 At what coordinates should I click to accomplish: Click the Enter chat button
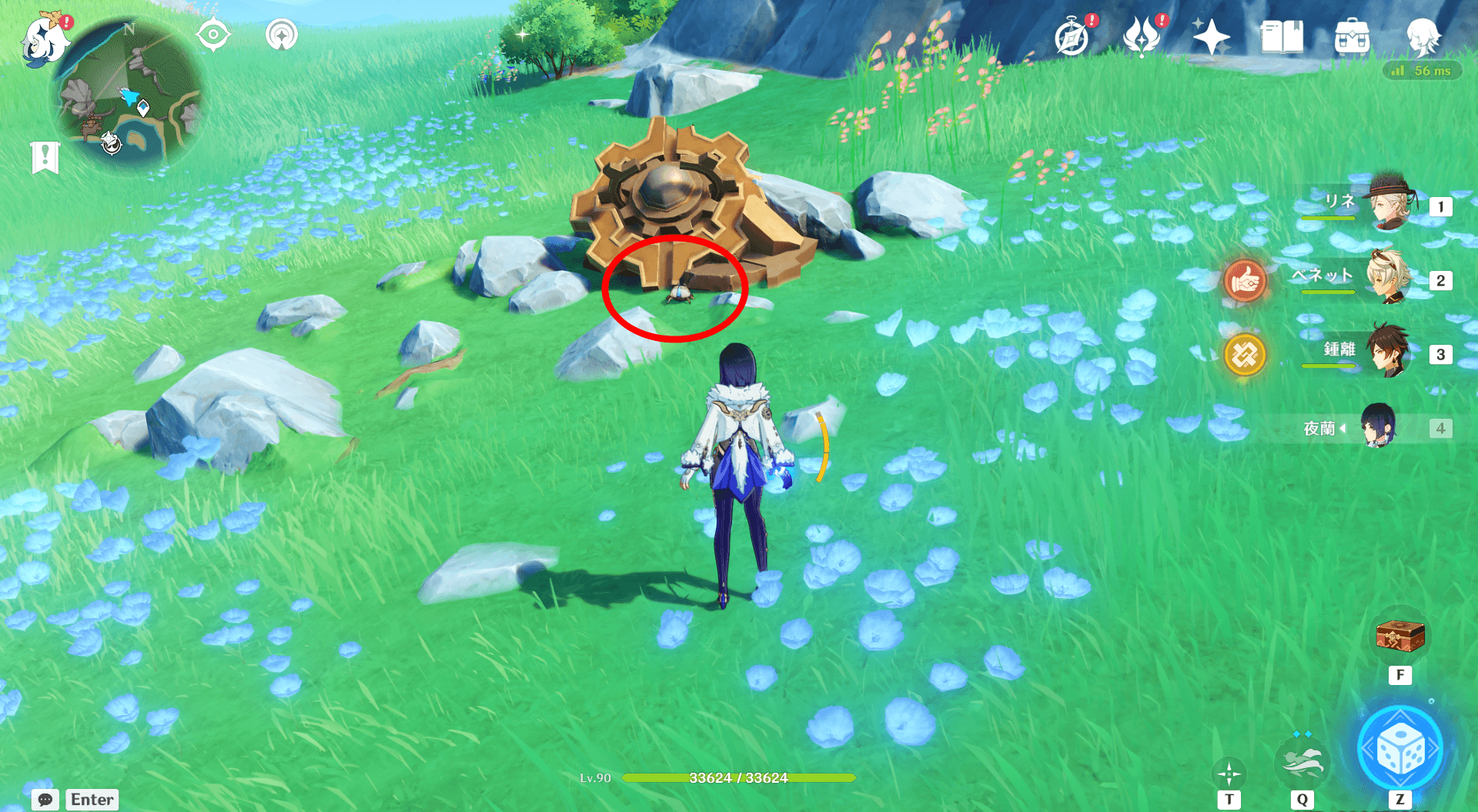click(x=92, y=800)
